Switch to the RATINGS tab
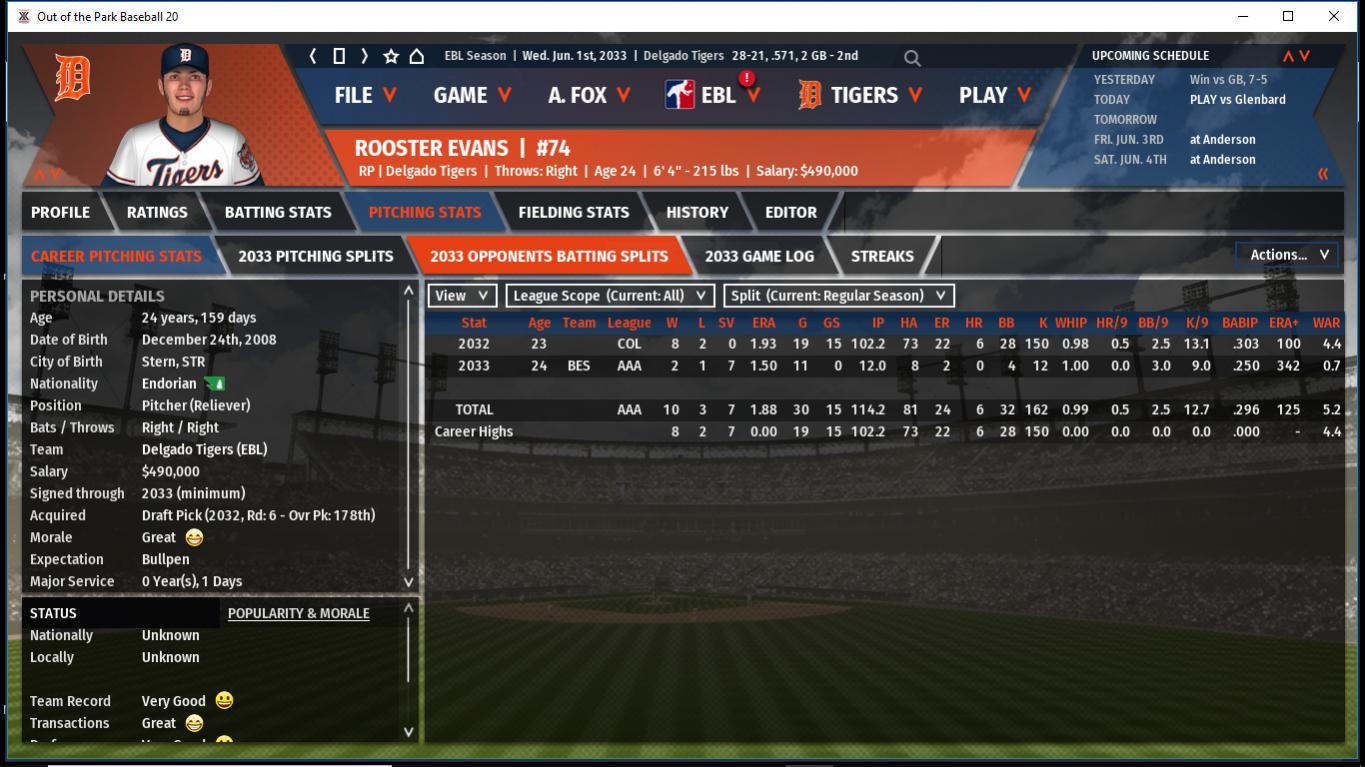 point(157,212)
